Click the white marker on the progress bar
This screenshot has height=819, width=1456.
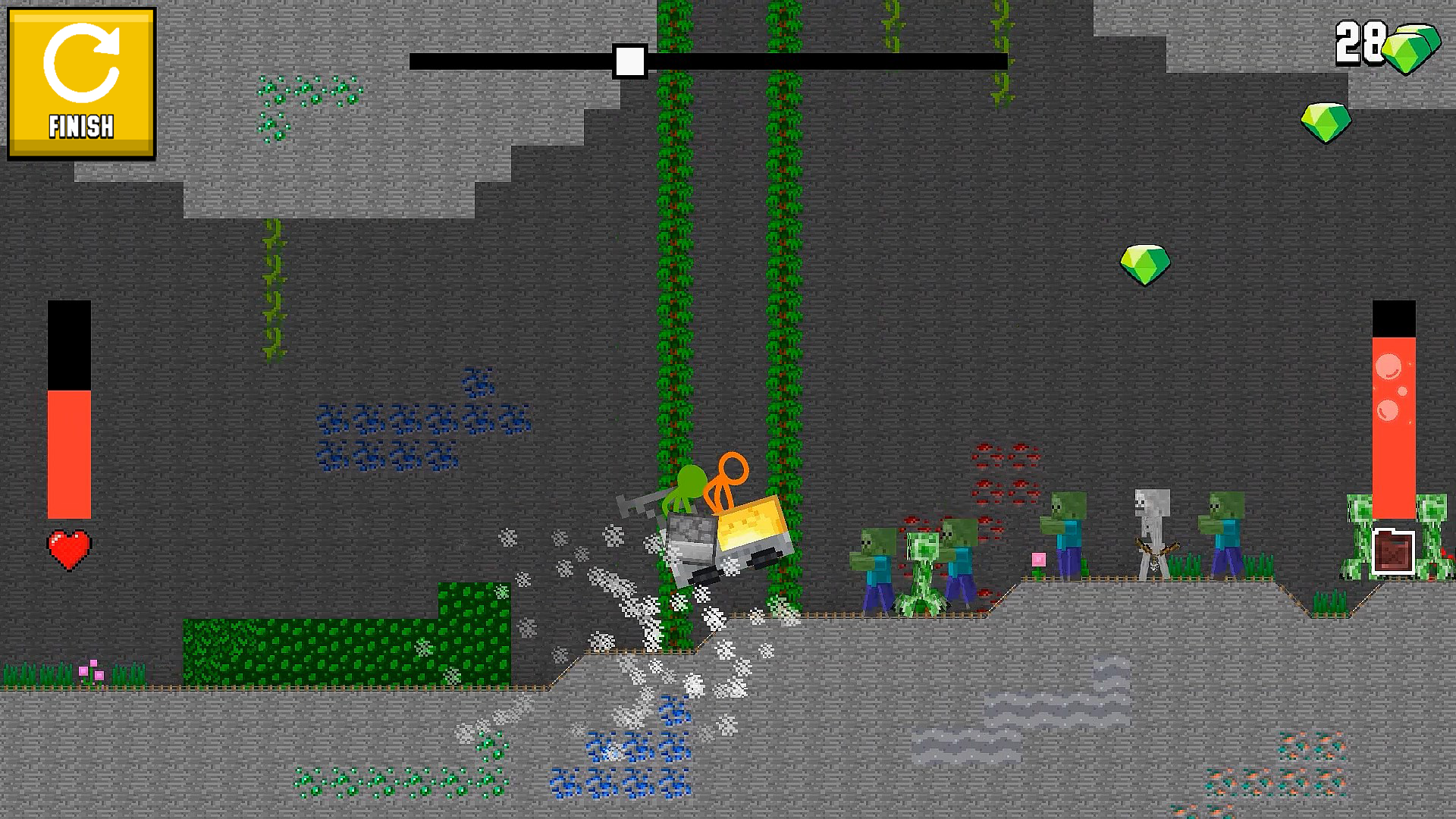pyautogui.click(x=629, y=59)
